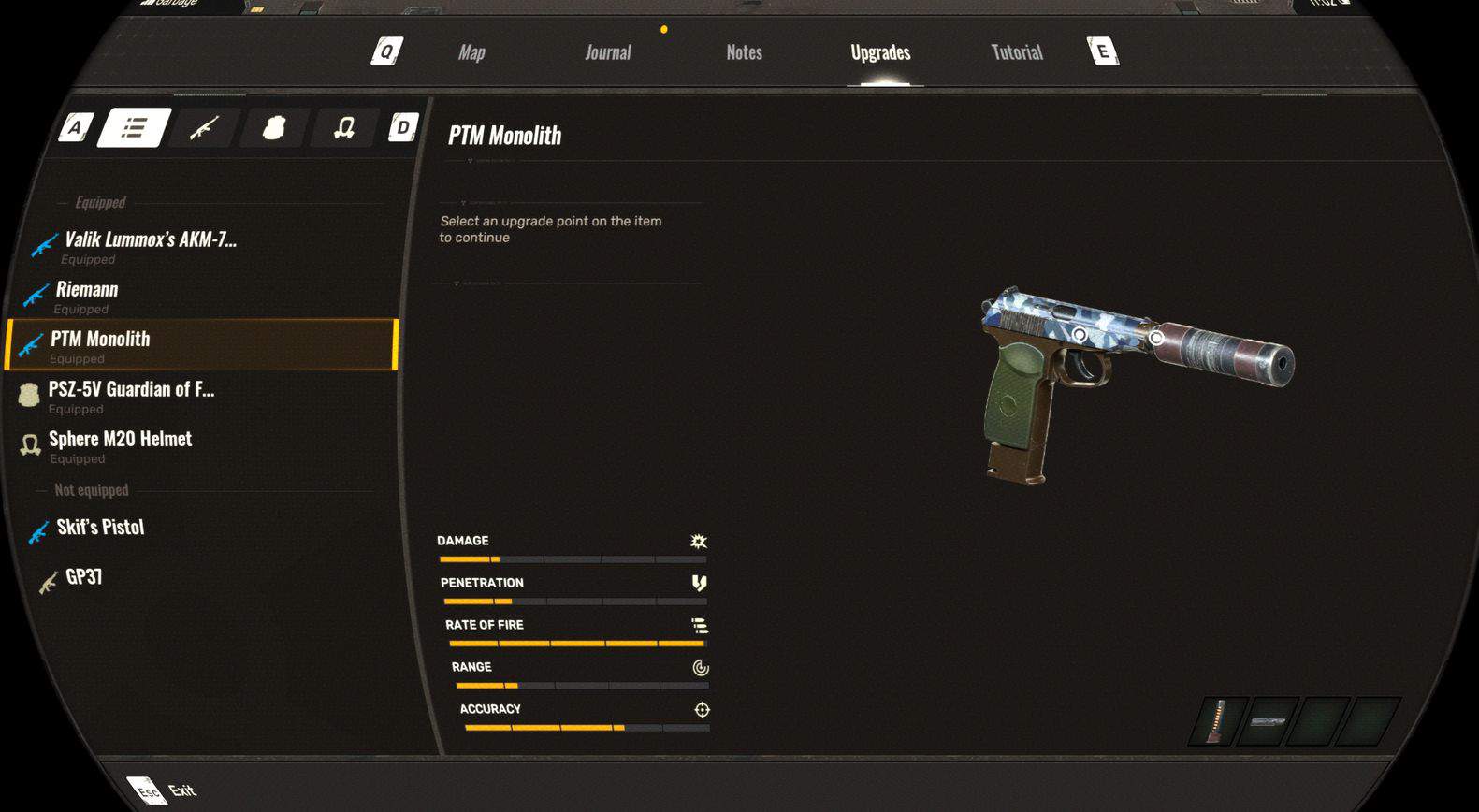The height and width of the screenshot is (812, 1479).
Task: Show all items list filter
Action: point(135,127)
